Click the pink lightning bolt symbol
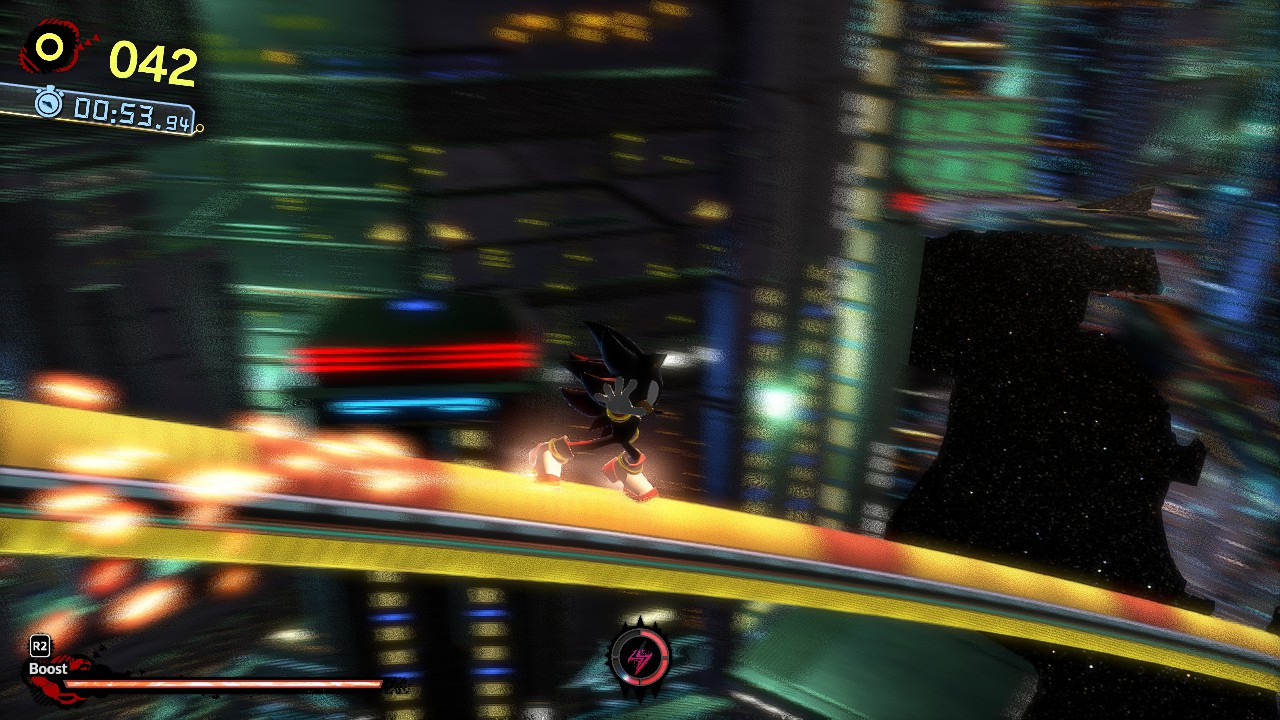This screenshot has height=720, width=1280. 639,662
